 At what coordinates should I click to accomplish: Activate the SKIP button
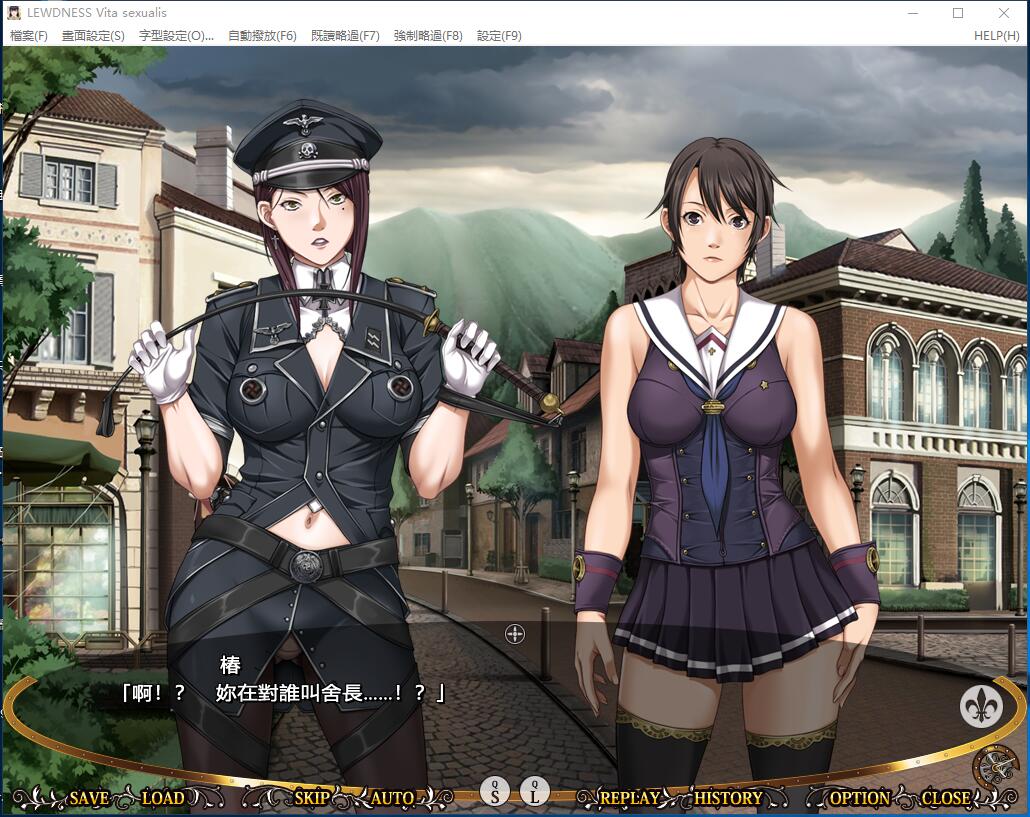tap(312, 798)
